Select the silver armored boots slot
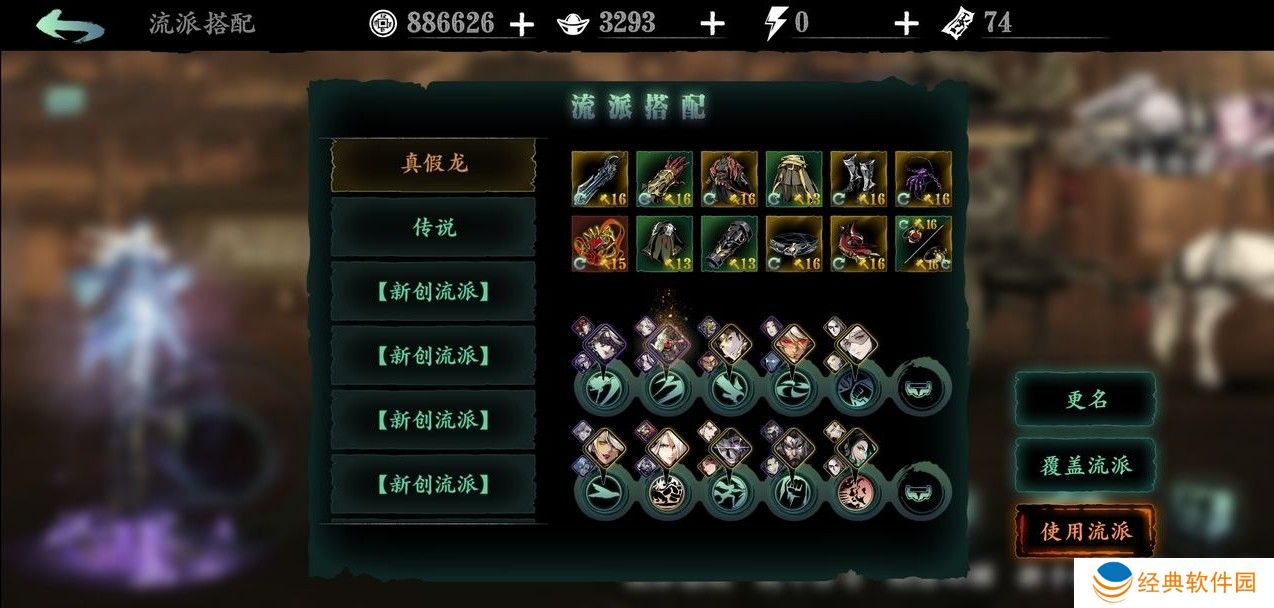 tap(858, 179)
